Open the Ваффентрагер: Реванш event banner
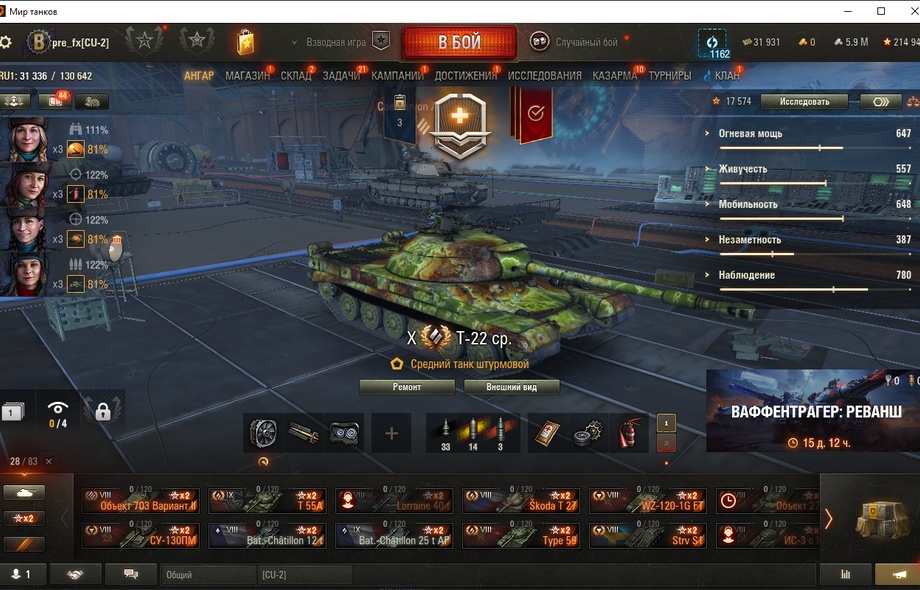Viewport: 920px width, 590px height. click(812, 411)
